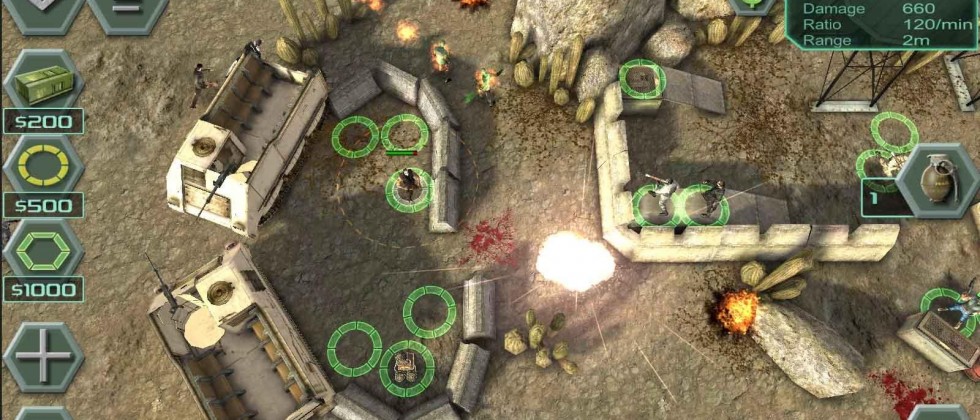This screenshot has width=980, height=420.
Task: Tap the plus hexagon button
Action: pos(42,355)
